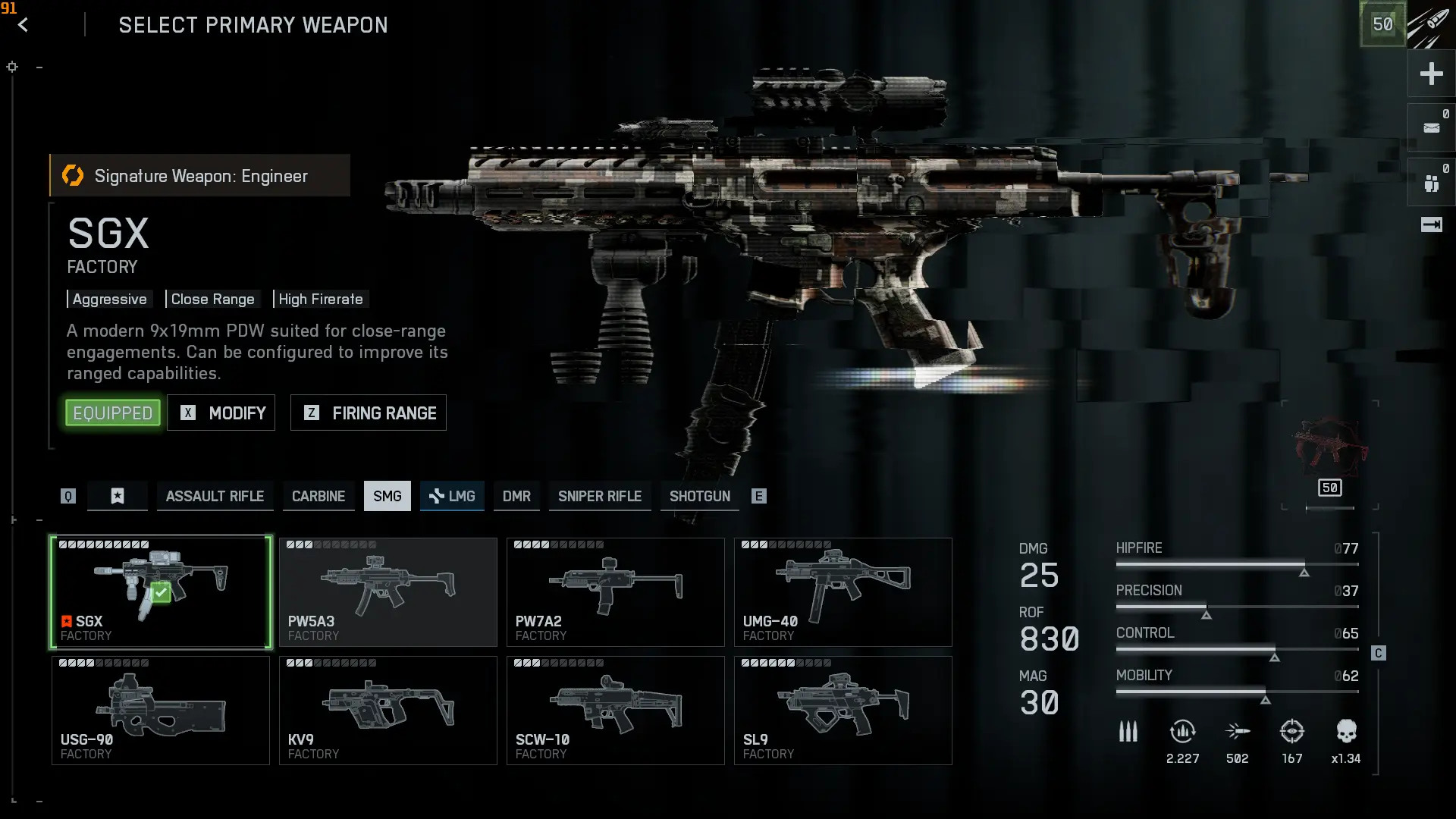The image size is (1456, 819).
Task: Choose the PW5A3 submachine gun
Action: click(388, 592)
